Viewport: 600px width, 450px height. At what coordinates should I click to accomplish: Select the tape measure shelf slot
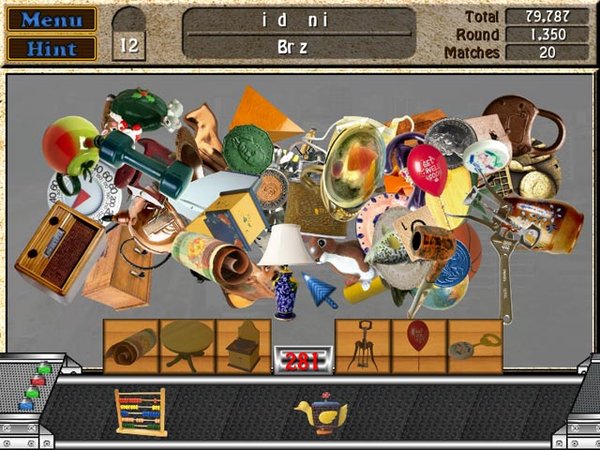coord(473,346)
